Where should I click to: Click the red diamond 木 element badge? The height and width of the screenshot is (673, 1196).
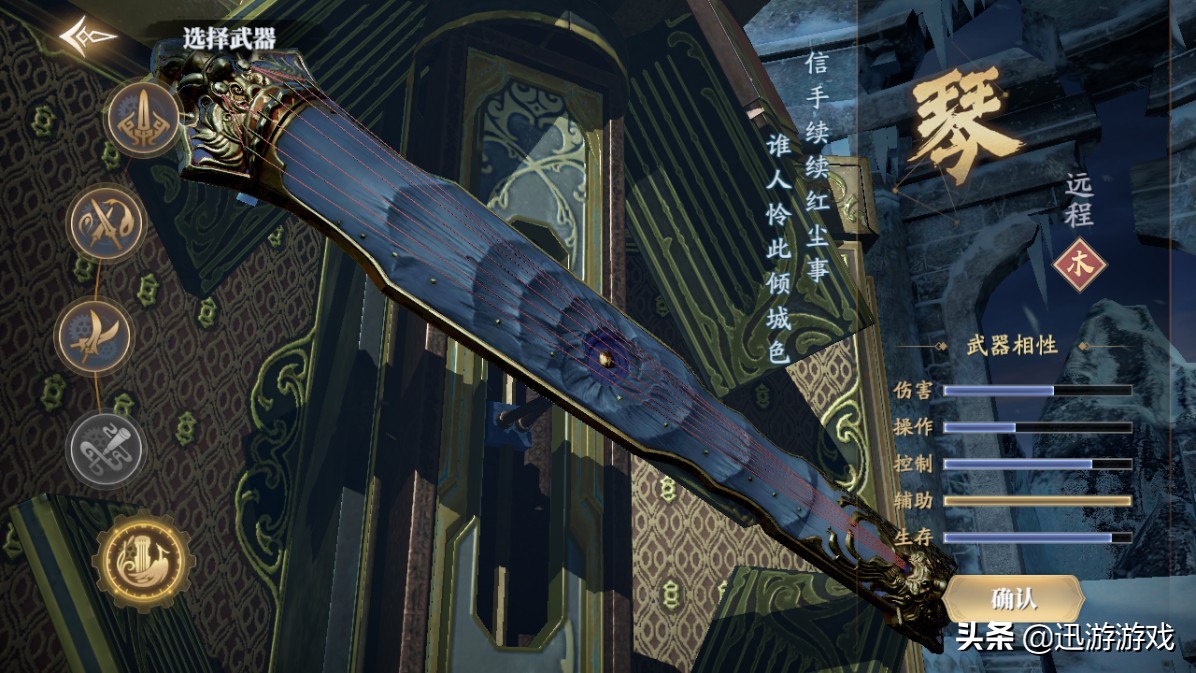point(1079,264)
